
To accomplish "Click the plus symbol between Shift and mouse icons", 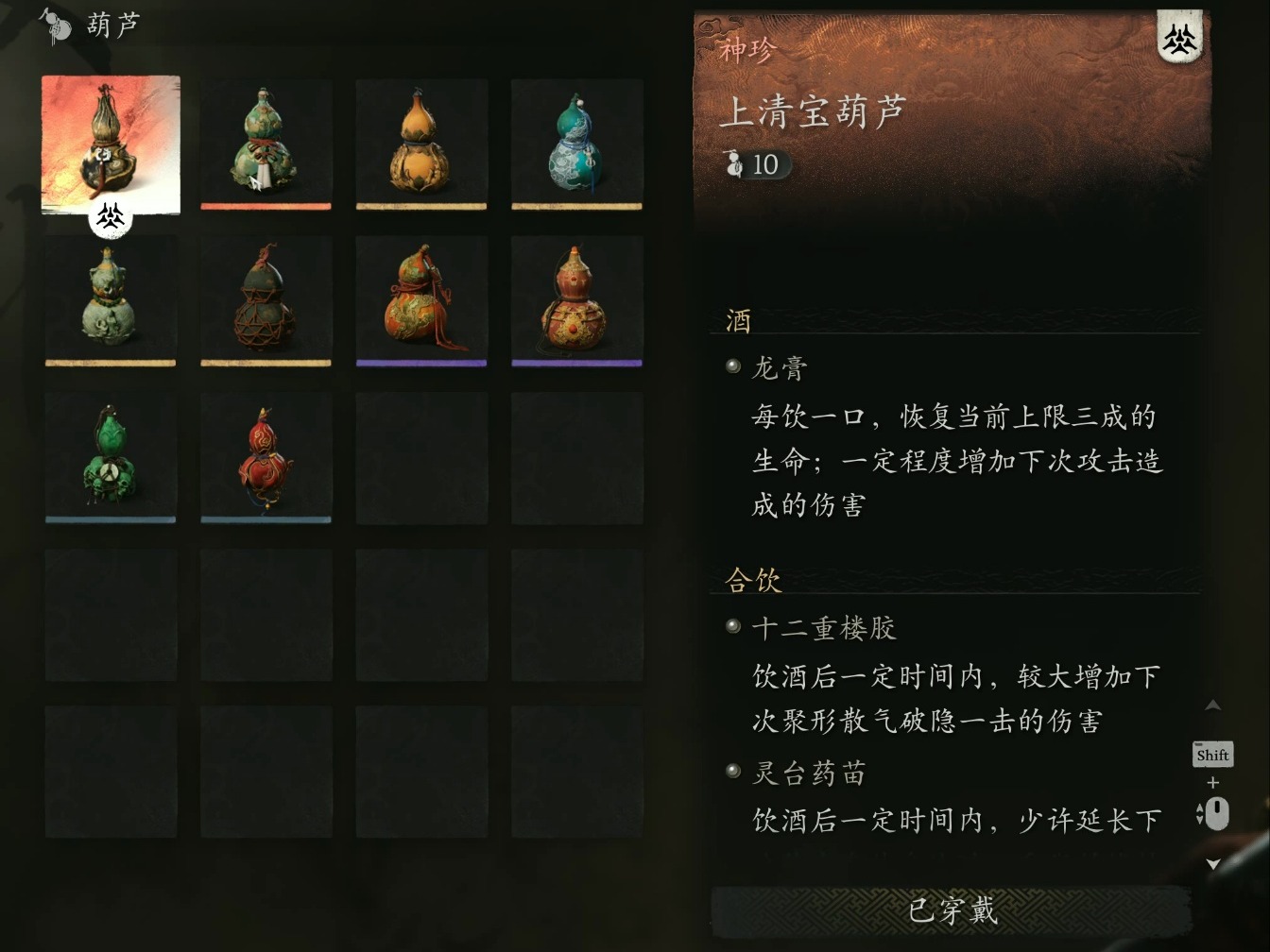I will pos(1212,781).
